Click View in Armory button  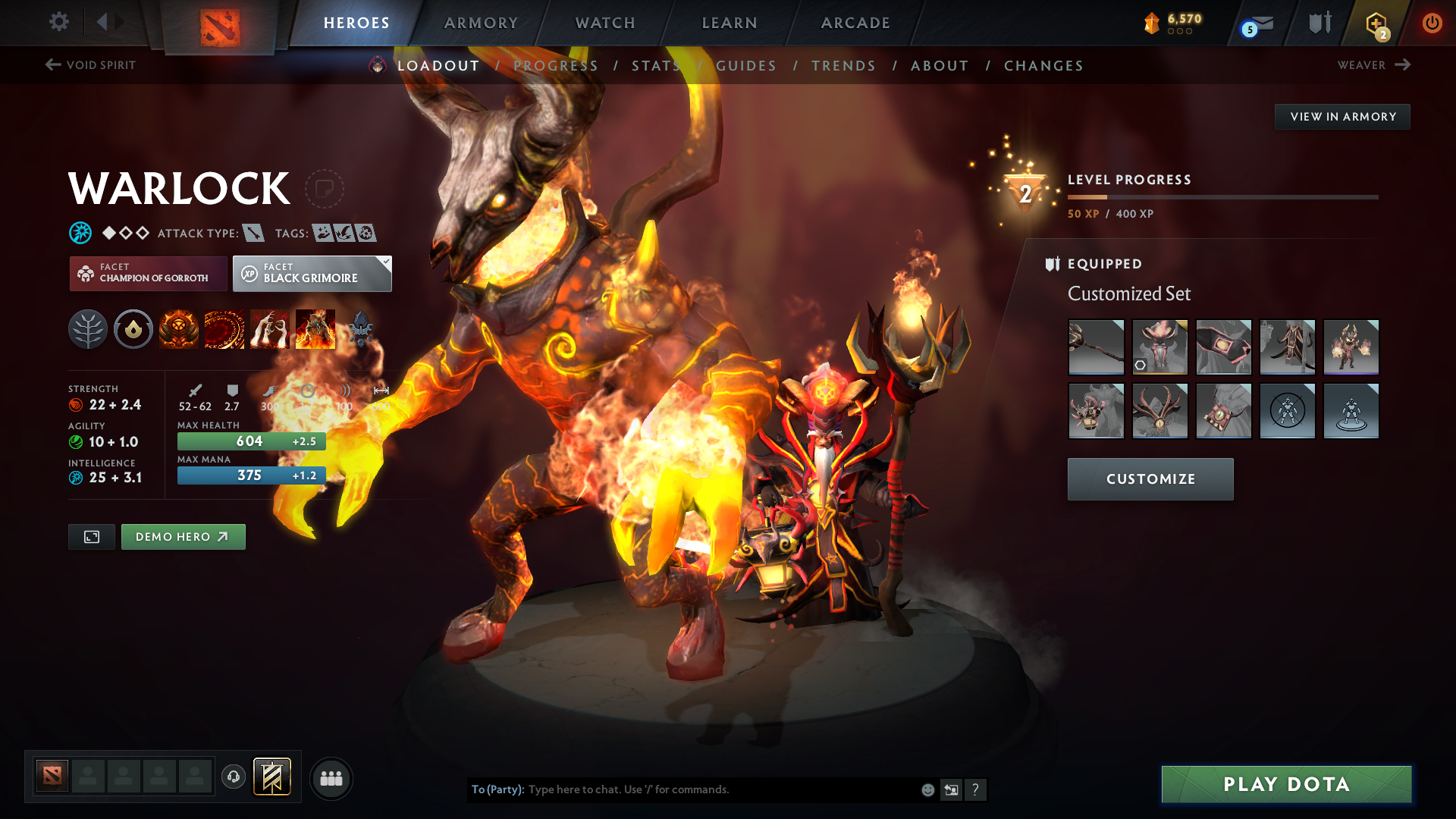[x=1342, y=117]
